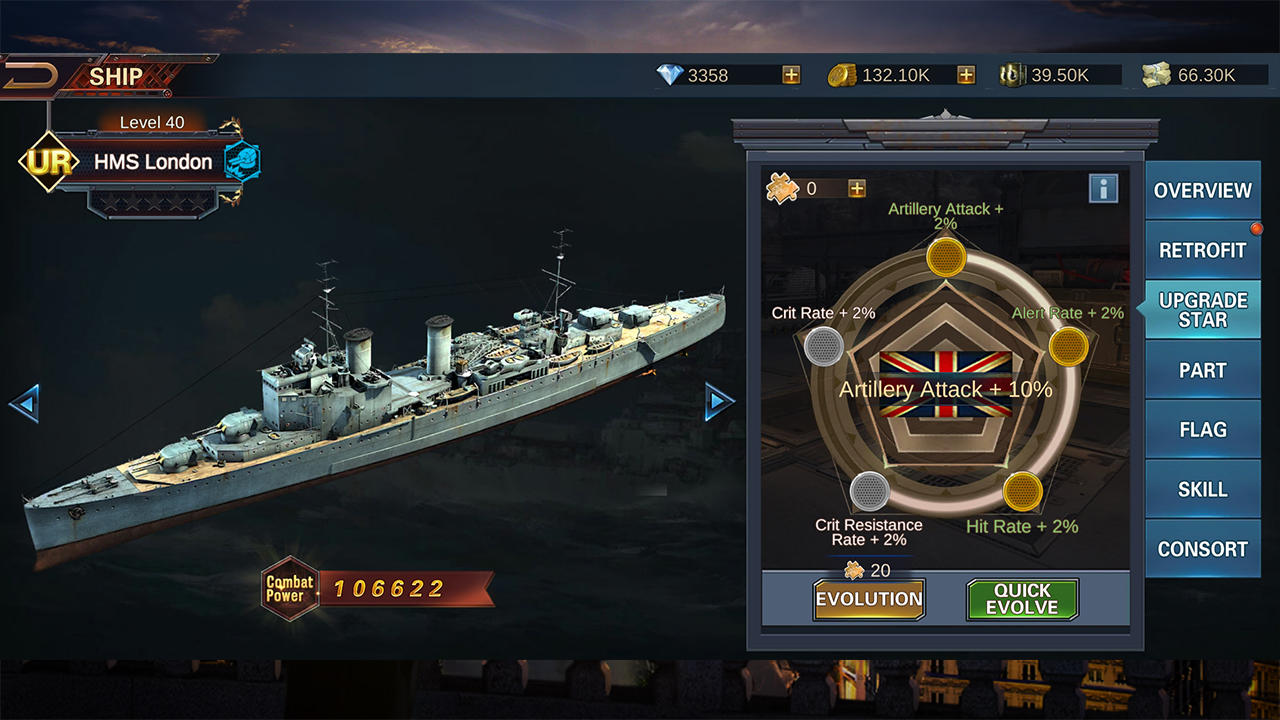Select the Upgrade Star tab
Image resolution: width=1280 pixels, height=720 pixels.
(x=1202, y=310)
